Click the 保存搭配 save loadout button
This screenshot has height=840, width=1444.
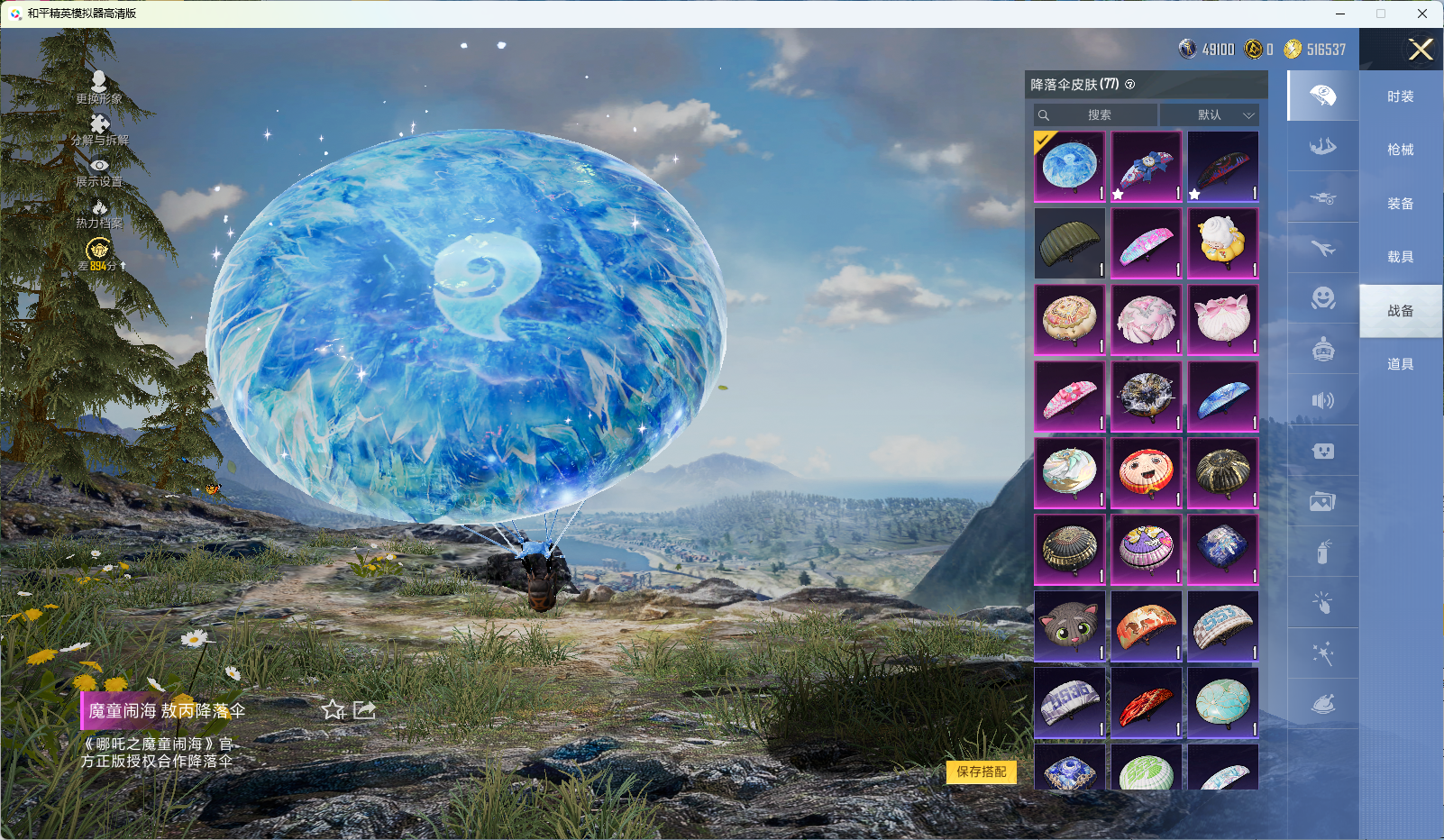(x=981, y=772)
